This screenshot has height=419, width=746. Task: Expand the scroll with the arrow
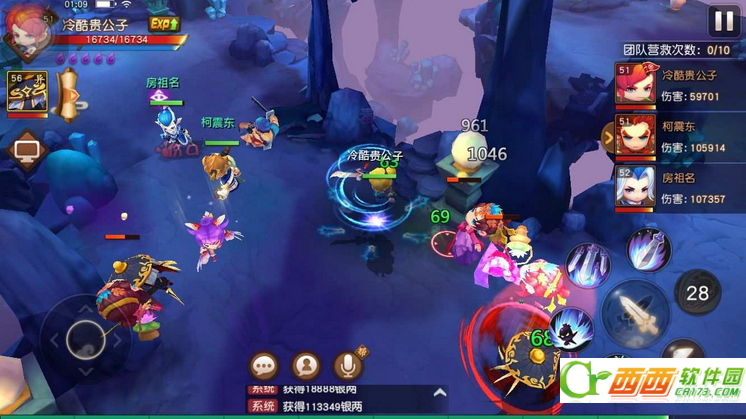69,95
